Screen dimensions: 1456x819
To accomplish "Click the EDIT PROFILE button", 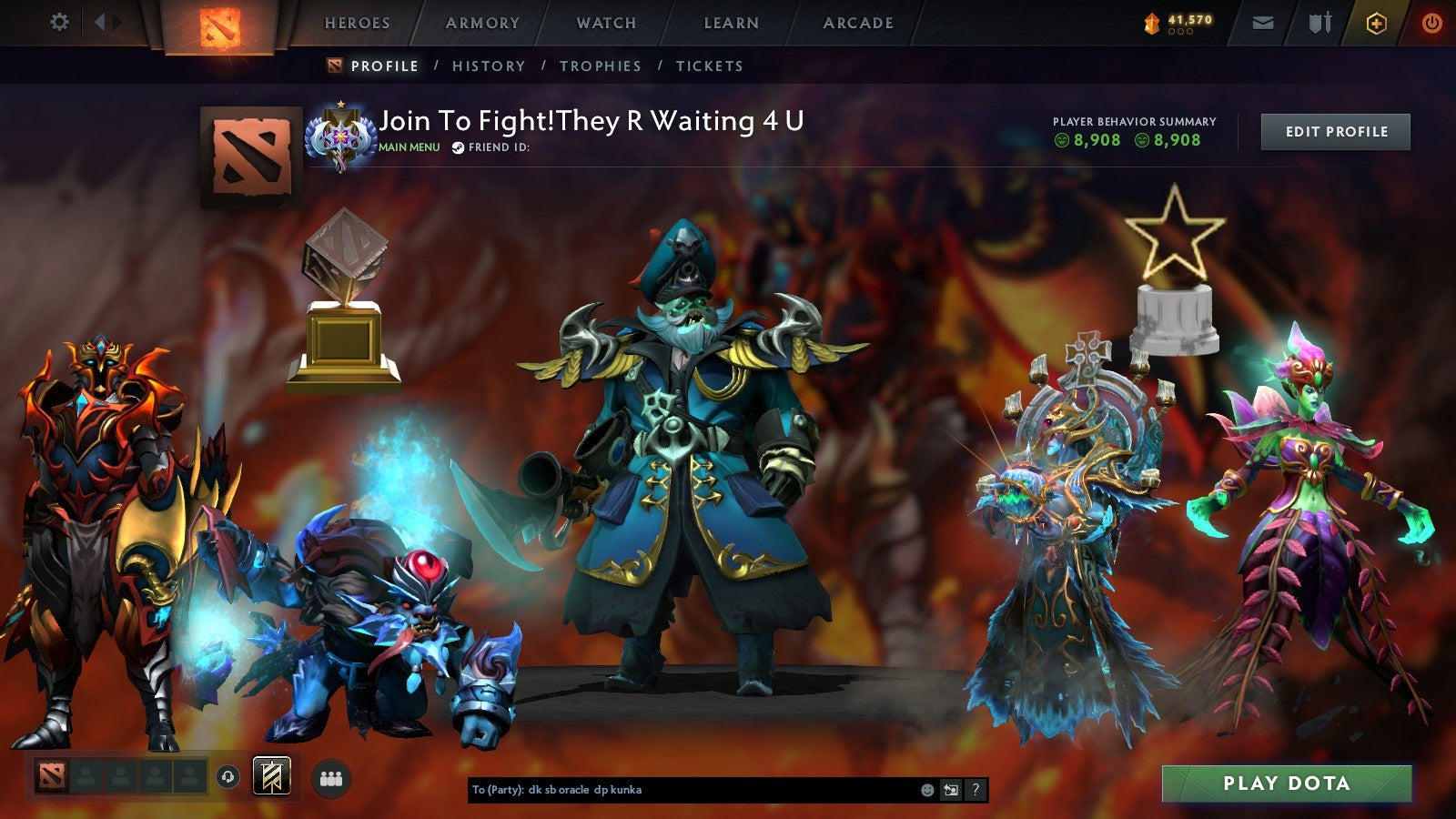I will tap(1335, 131).
